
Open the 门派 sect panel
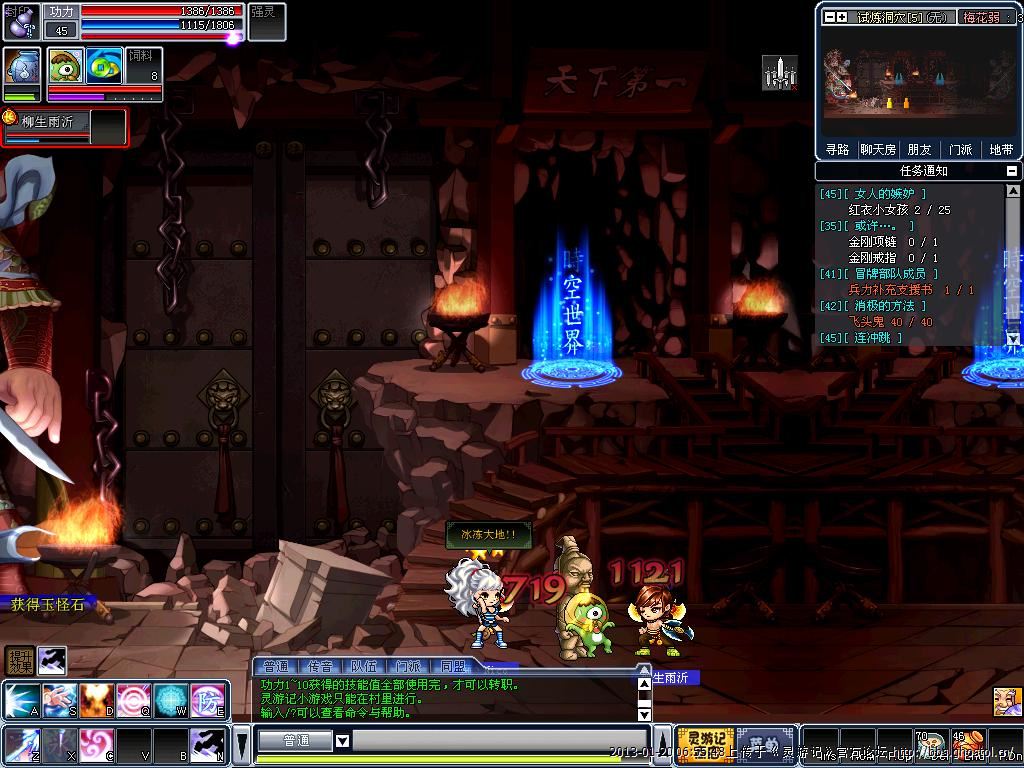(x=960, y=149)
